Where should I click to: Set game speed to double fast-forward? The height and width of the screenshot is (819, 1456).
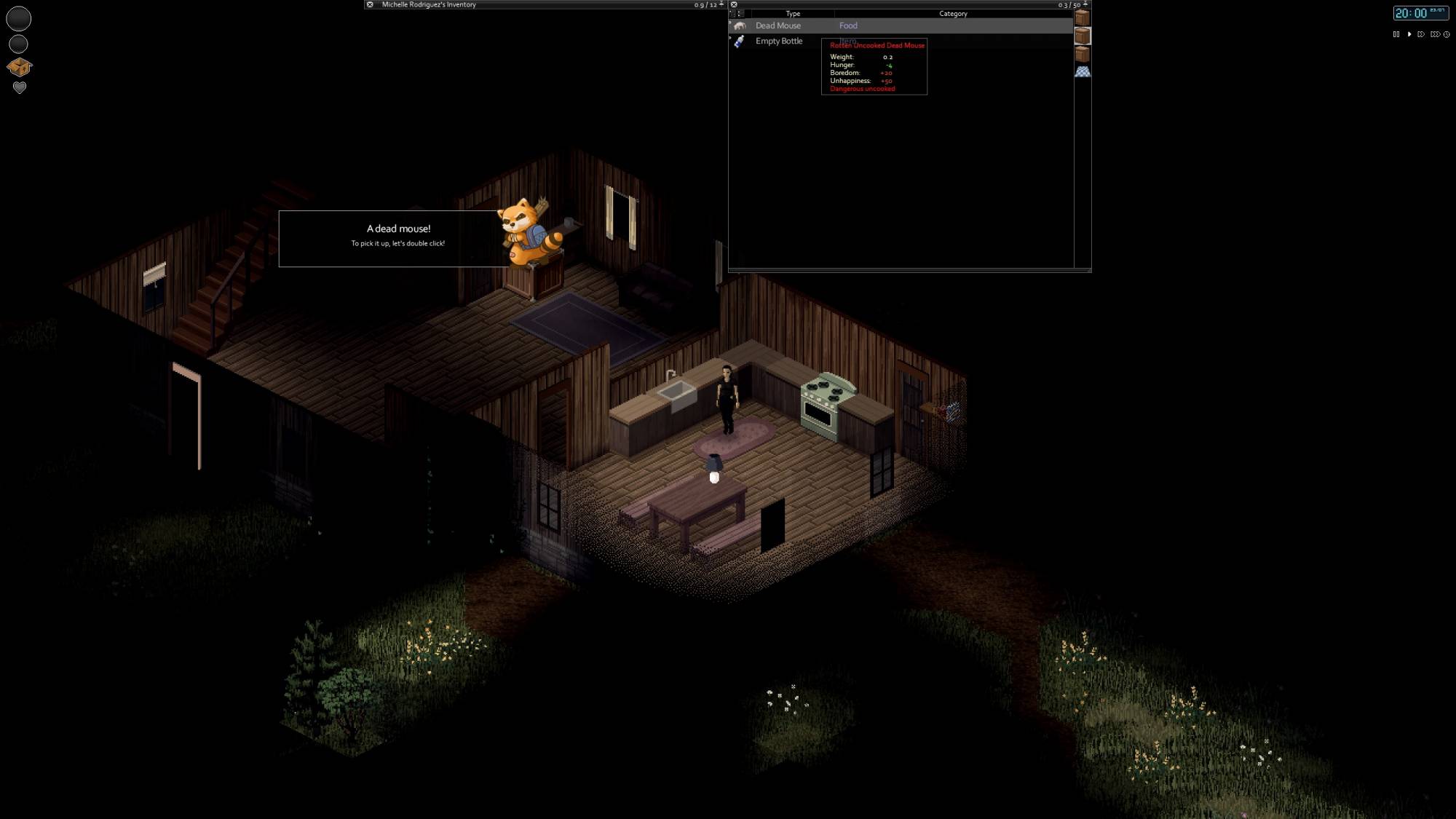[1421, 34]
